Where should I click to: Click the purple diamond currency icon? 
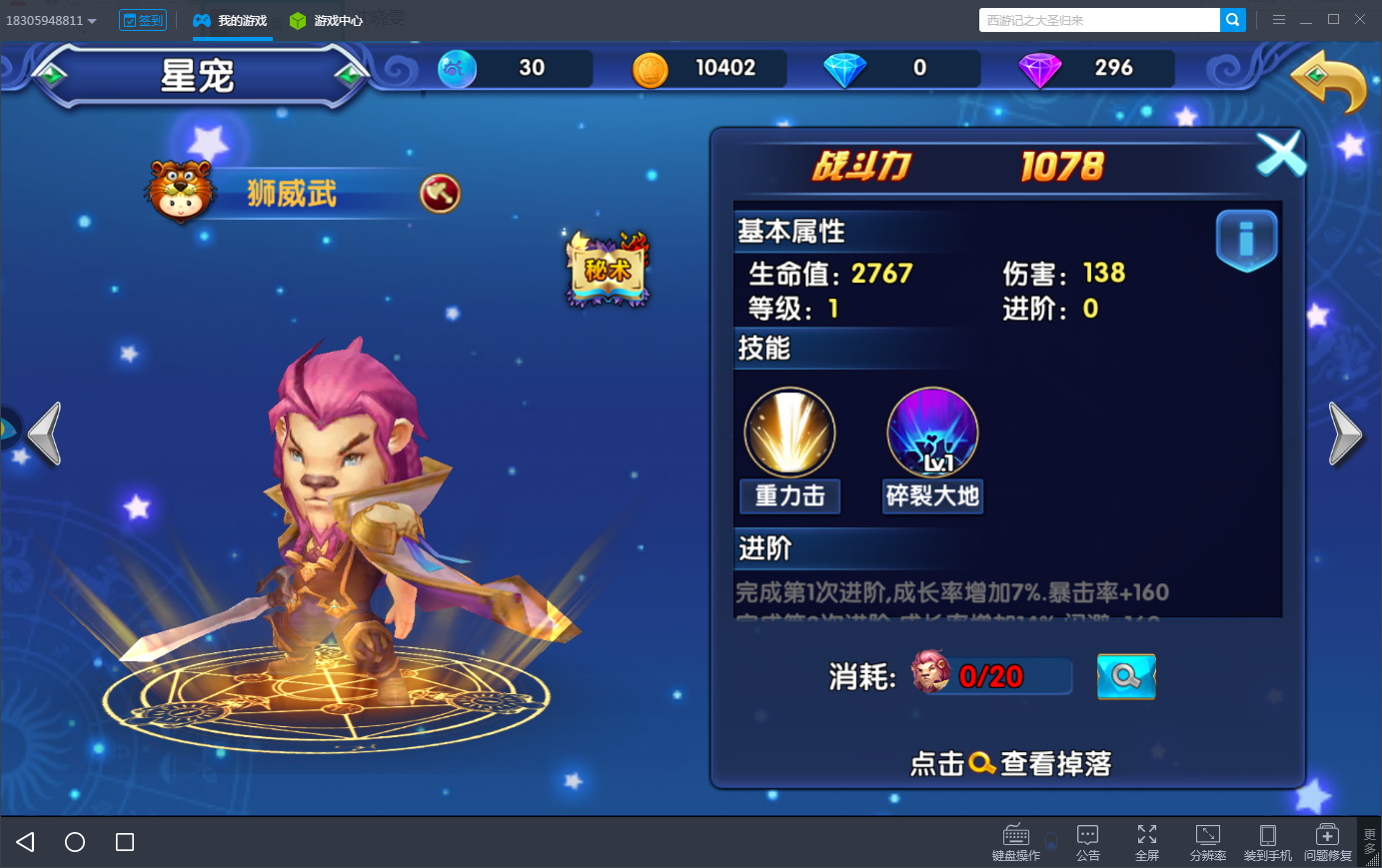[1039, 69]
